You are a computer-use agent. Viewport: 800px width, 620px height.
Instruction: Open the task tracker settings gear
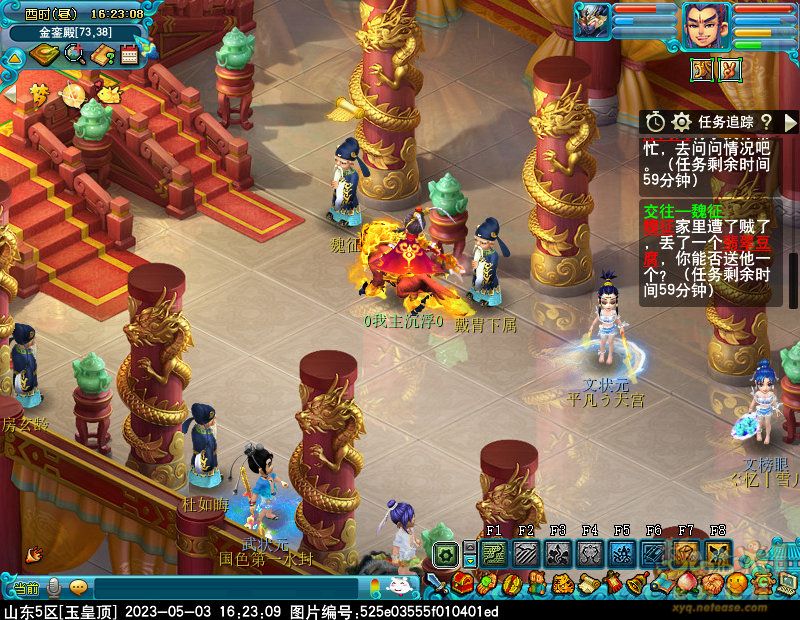tap(682, 121)
